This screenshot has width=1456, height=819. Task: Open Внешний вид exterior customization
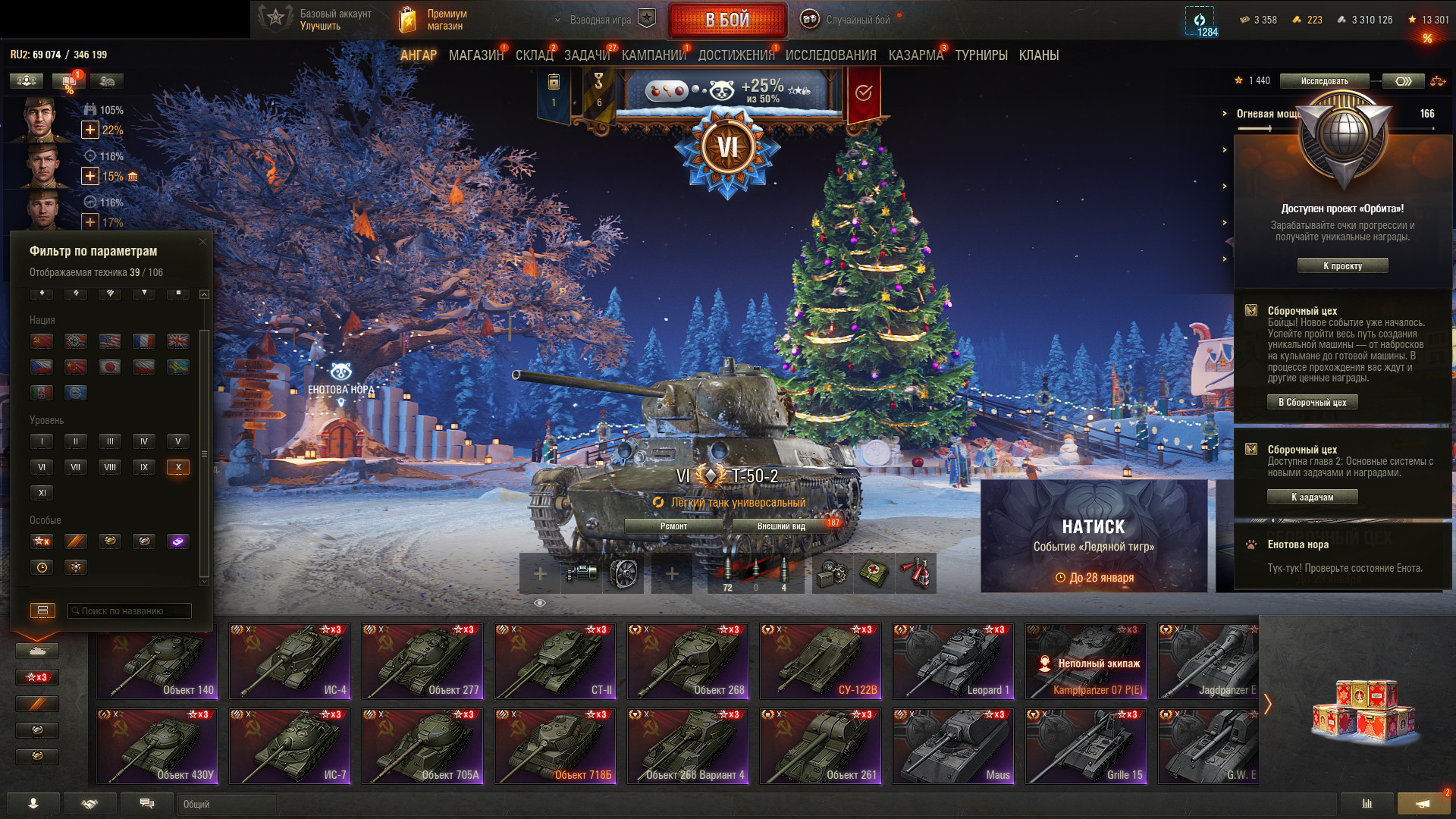[x=781, y=526]
